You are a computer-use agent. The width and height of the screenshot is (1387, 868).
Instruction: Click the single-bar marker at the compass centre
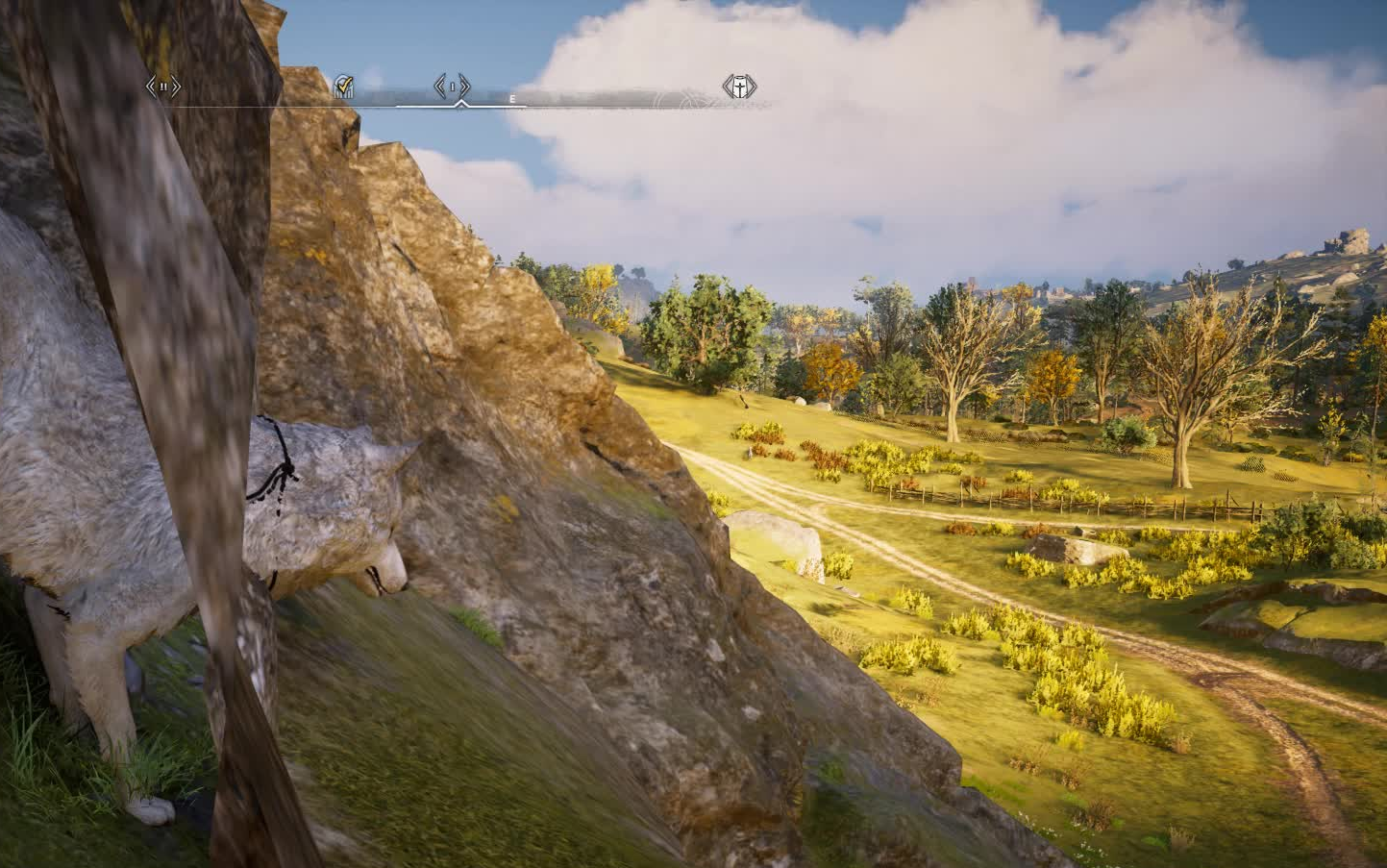(x=452, y=87)
